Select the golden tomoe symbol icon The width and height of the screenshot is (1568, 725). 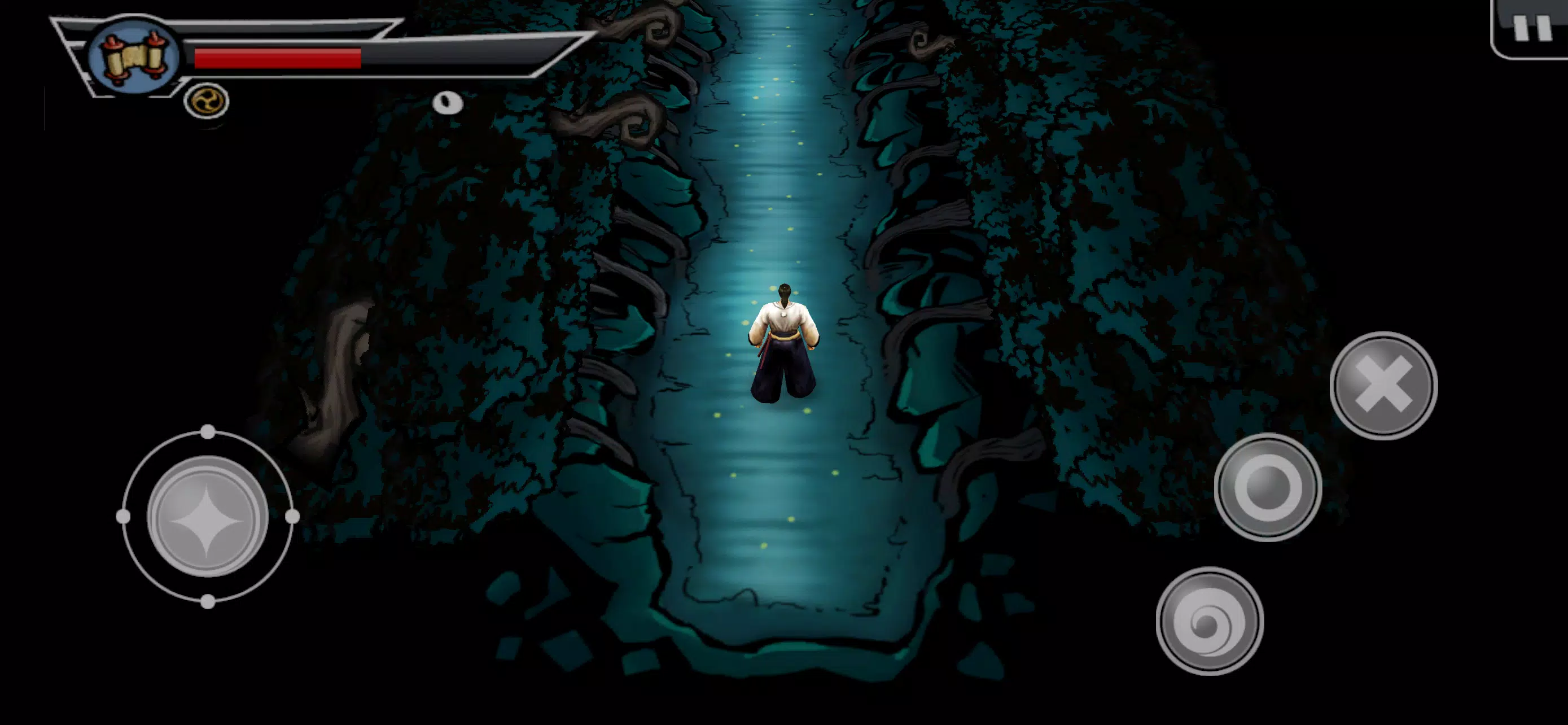pyautogui.click(x=207, y=101)
